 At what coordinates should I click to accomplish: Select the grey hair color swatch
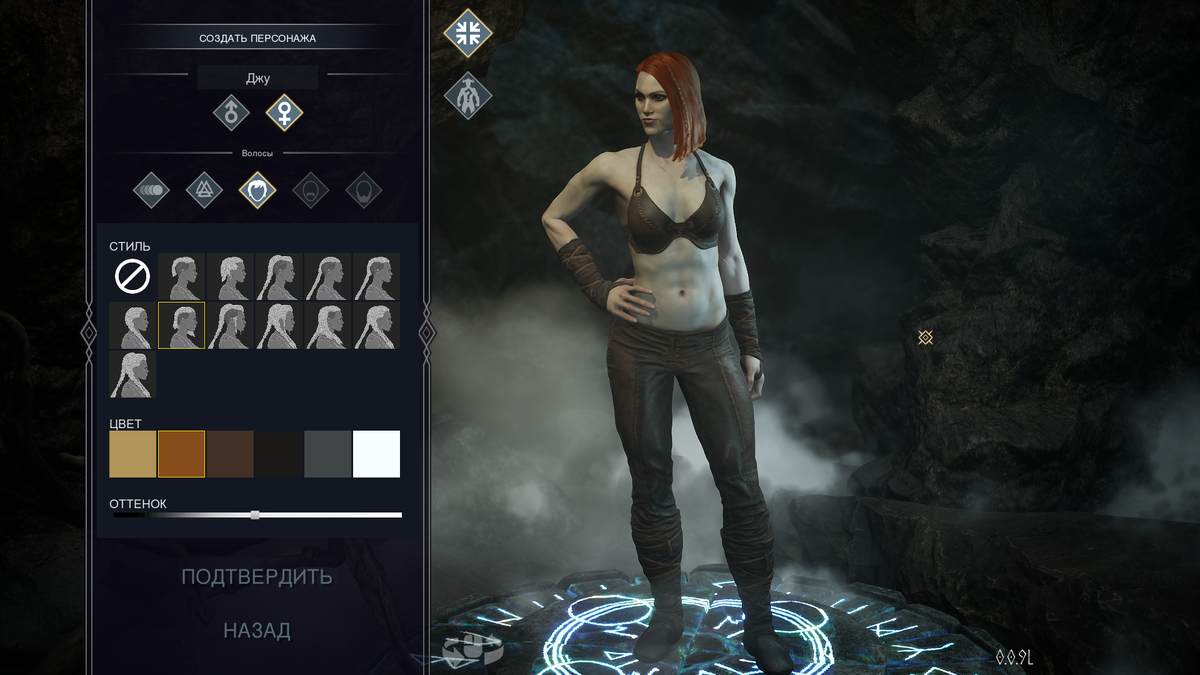coord(327,454)
